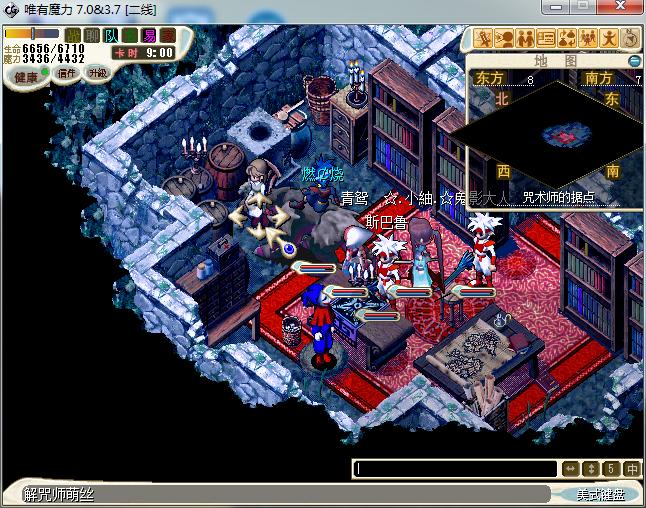Open the name card icon
Image resolution: width=646 pixels, height=508 pixels.
pyautogui.click(x=547, y=39)
